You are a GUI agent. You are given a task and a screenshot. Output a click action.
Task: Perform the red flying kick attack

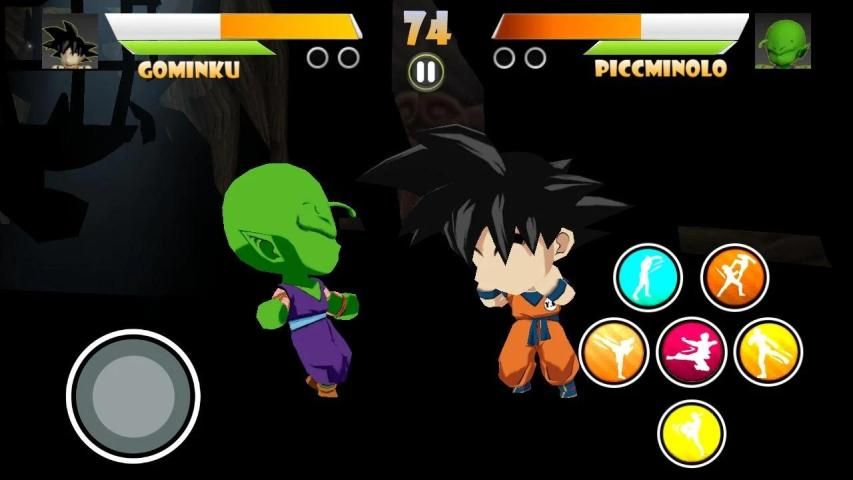[x=691, y=352]
